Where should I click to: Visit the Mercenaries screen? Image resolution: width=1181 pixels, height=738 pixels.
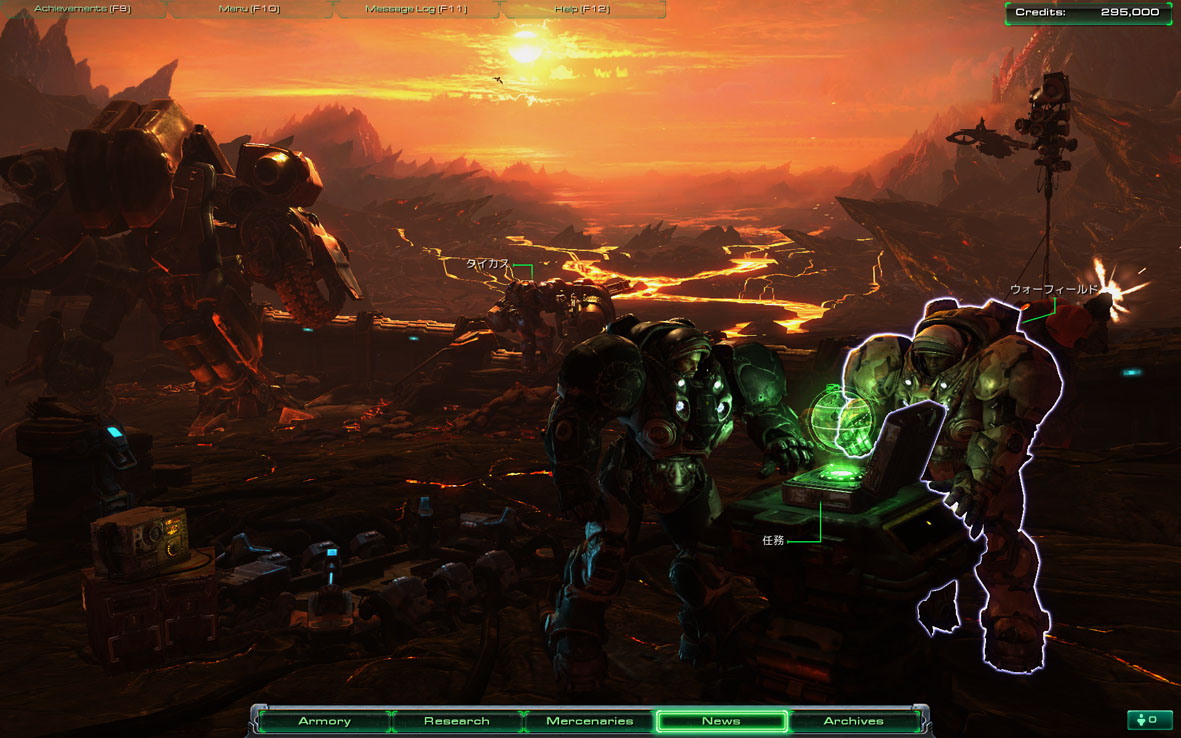coord(589,721)
